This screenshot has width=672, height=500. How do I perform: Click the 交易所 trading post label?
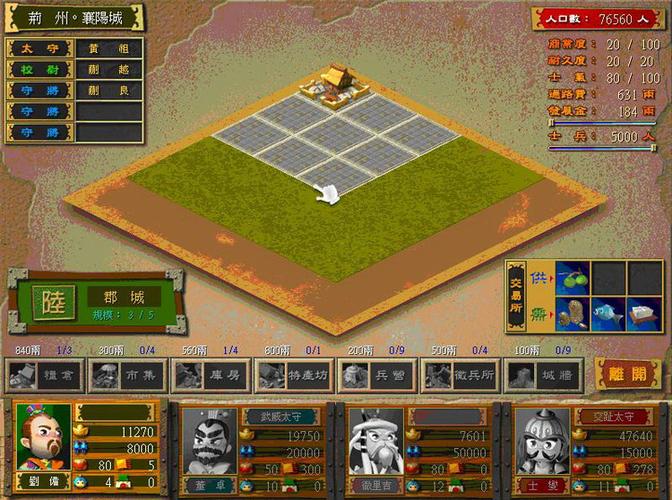pyautogui.click(x=517, y=297)
